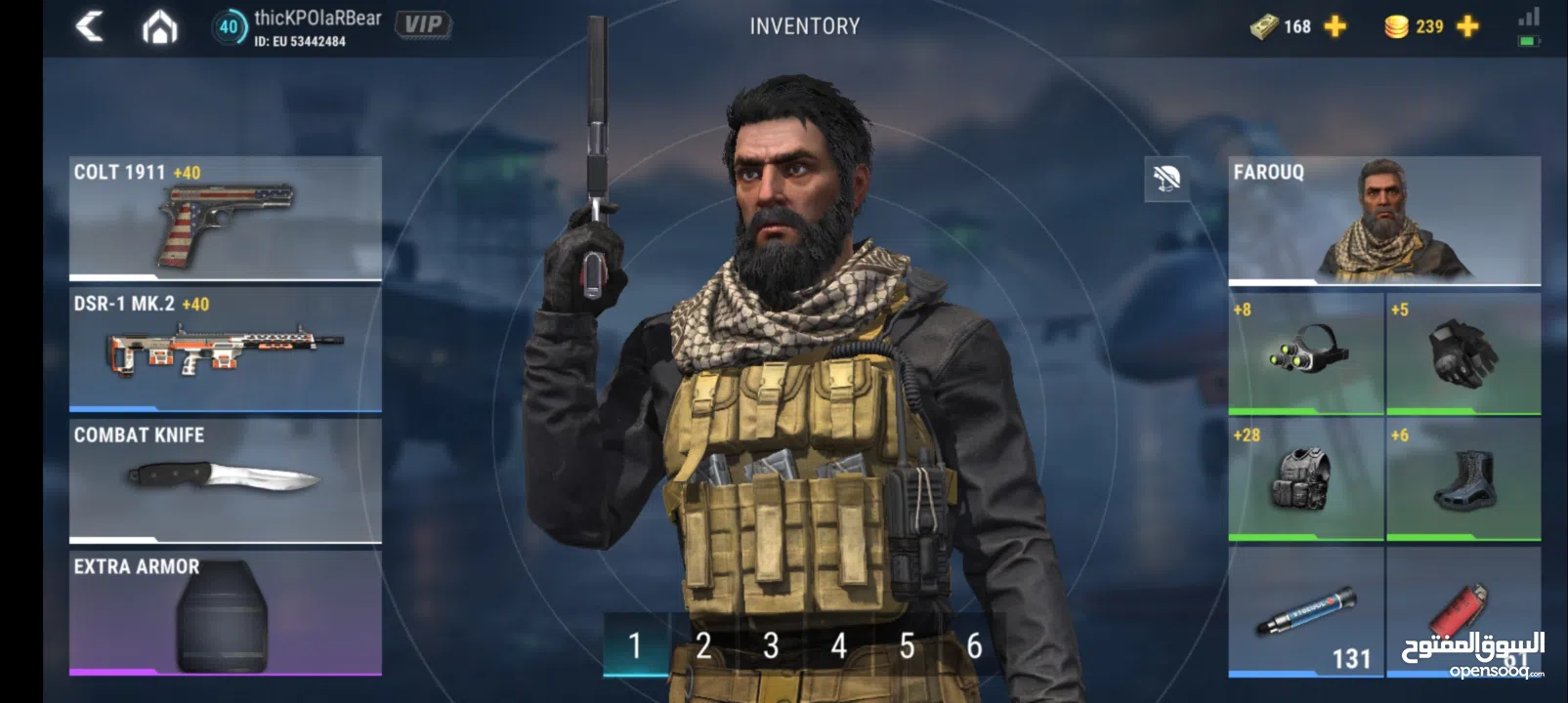Open the VIP status badge
Viewport: 1568px width, 703px height.
tap(423, 25)
